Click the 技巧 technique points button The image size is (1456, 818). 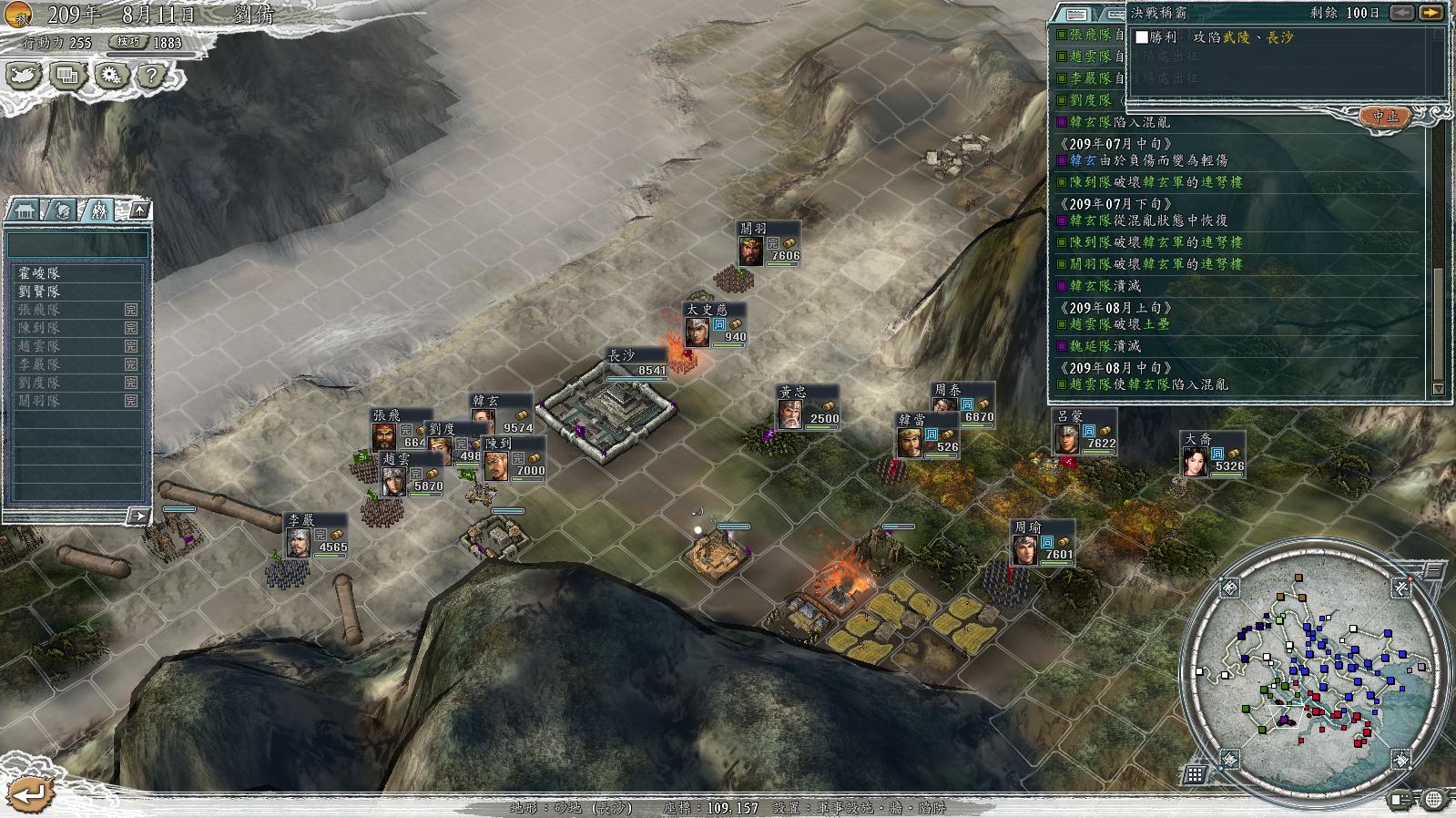click(x=129, y=42)
